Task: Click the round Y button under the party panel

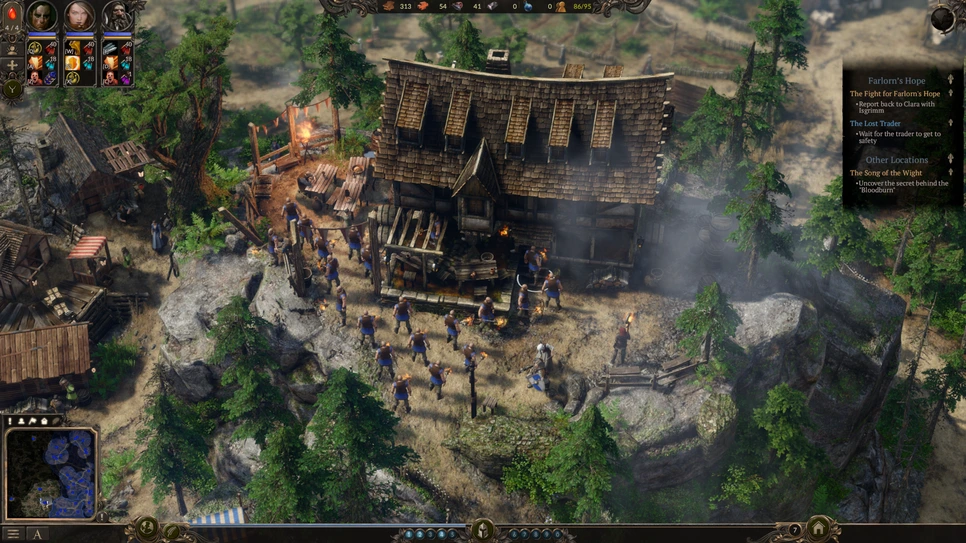Action: [12, 88]
